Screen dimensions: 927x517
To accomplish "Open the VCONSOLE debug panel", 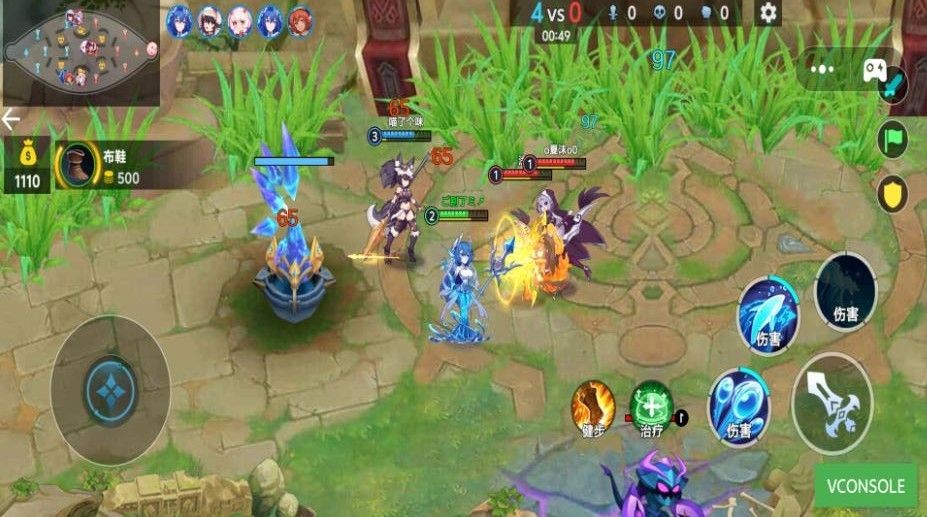I will click(x=865, y=487).
